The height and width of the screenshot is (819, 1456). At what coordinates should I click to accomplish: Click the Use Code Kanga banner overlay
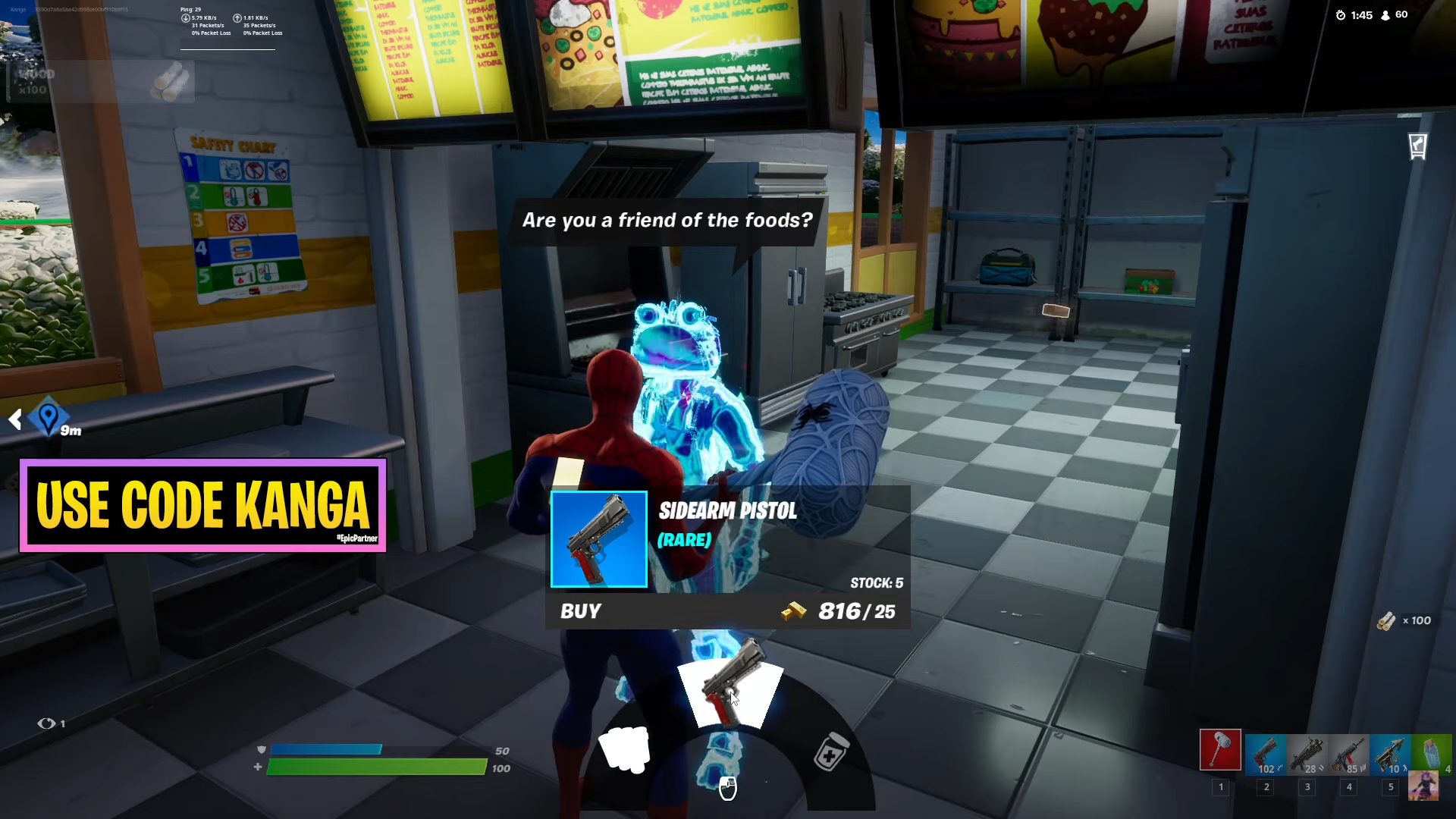[x=203, y=506]
